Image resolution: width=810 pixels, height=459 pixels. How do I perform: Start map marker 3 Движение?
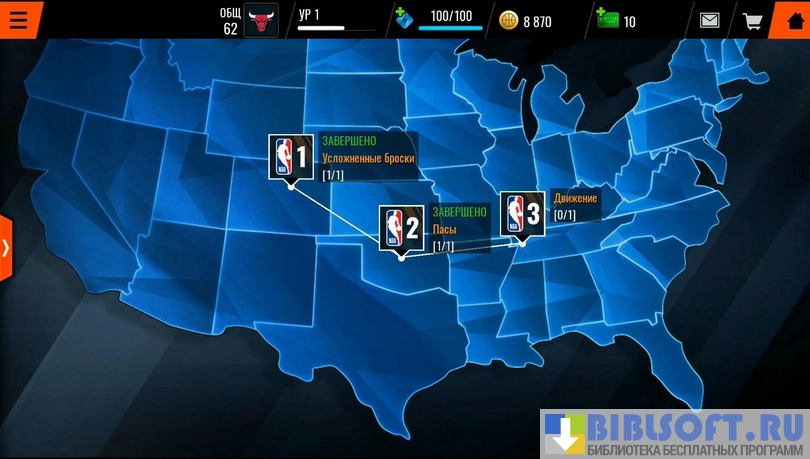point(522,213)
